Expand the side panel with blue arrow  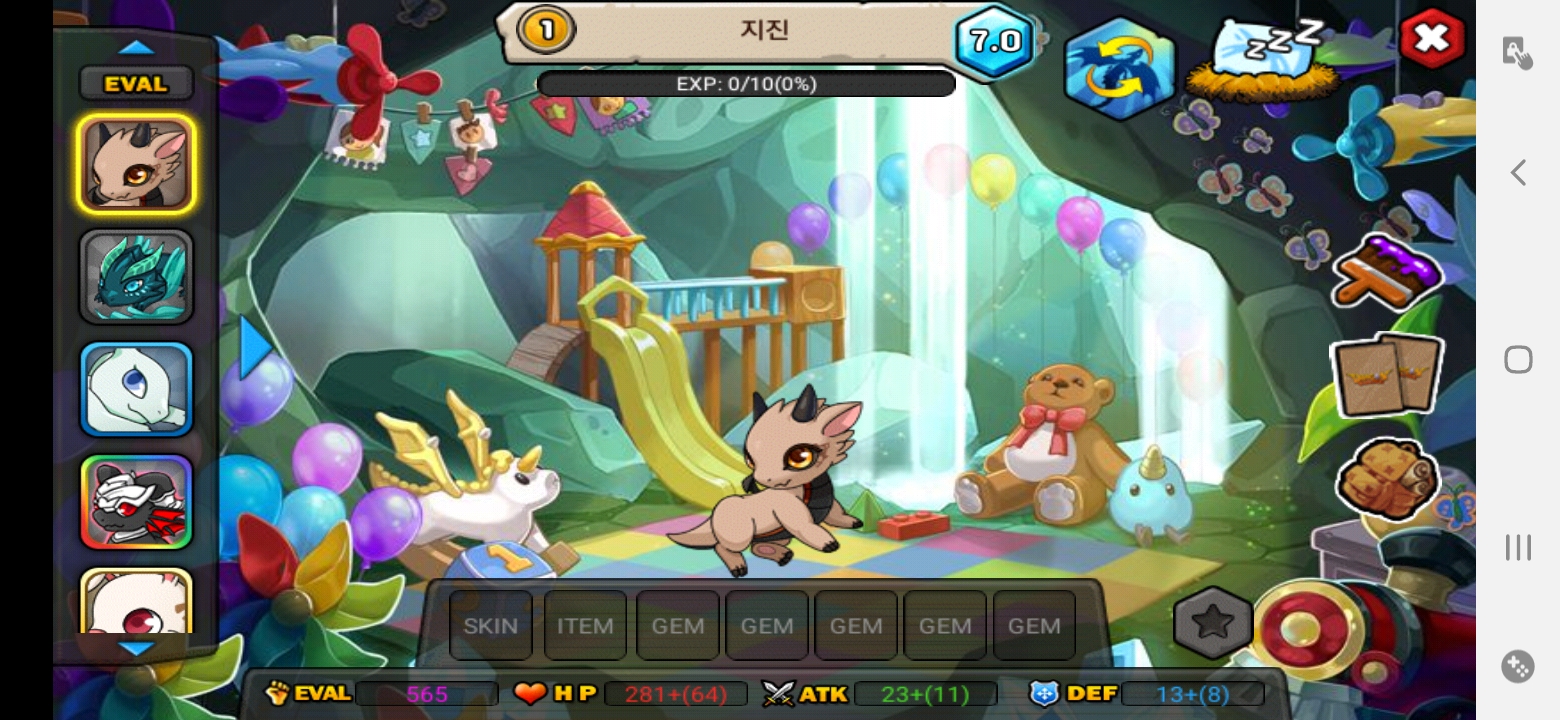click(255, 347)
